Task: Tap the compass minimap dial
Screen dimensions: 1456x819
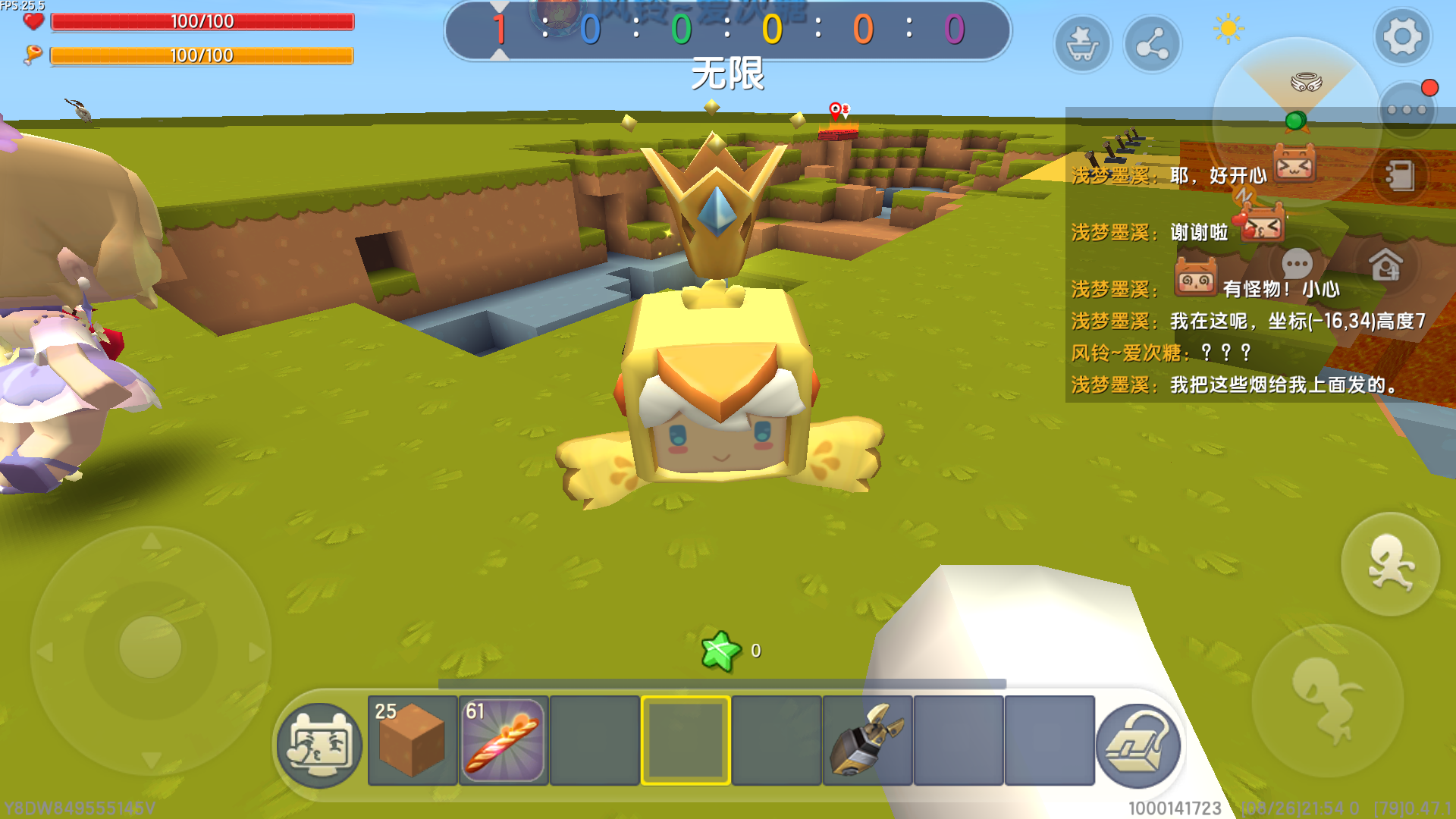Action: pos(1297,114)
